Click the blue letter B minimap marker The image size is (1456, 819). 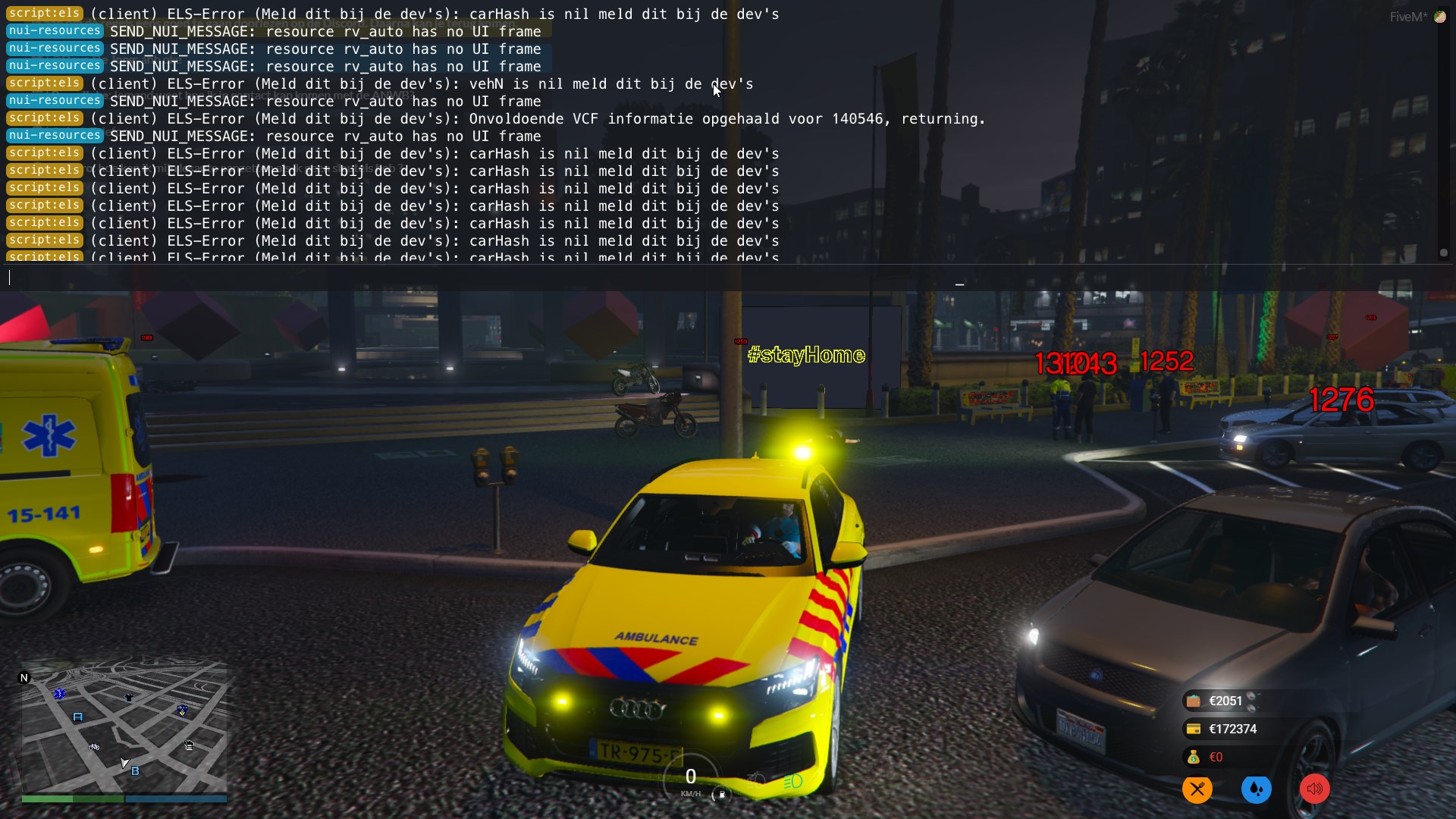tap(135, 771)
